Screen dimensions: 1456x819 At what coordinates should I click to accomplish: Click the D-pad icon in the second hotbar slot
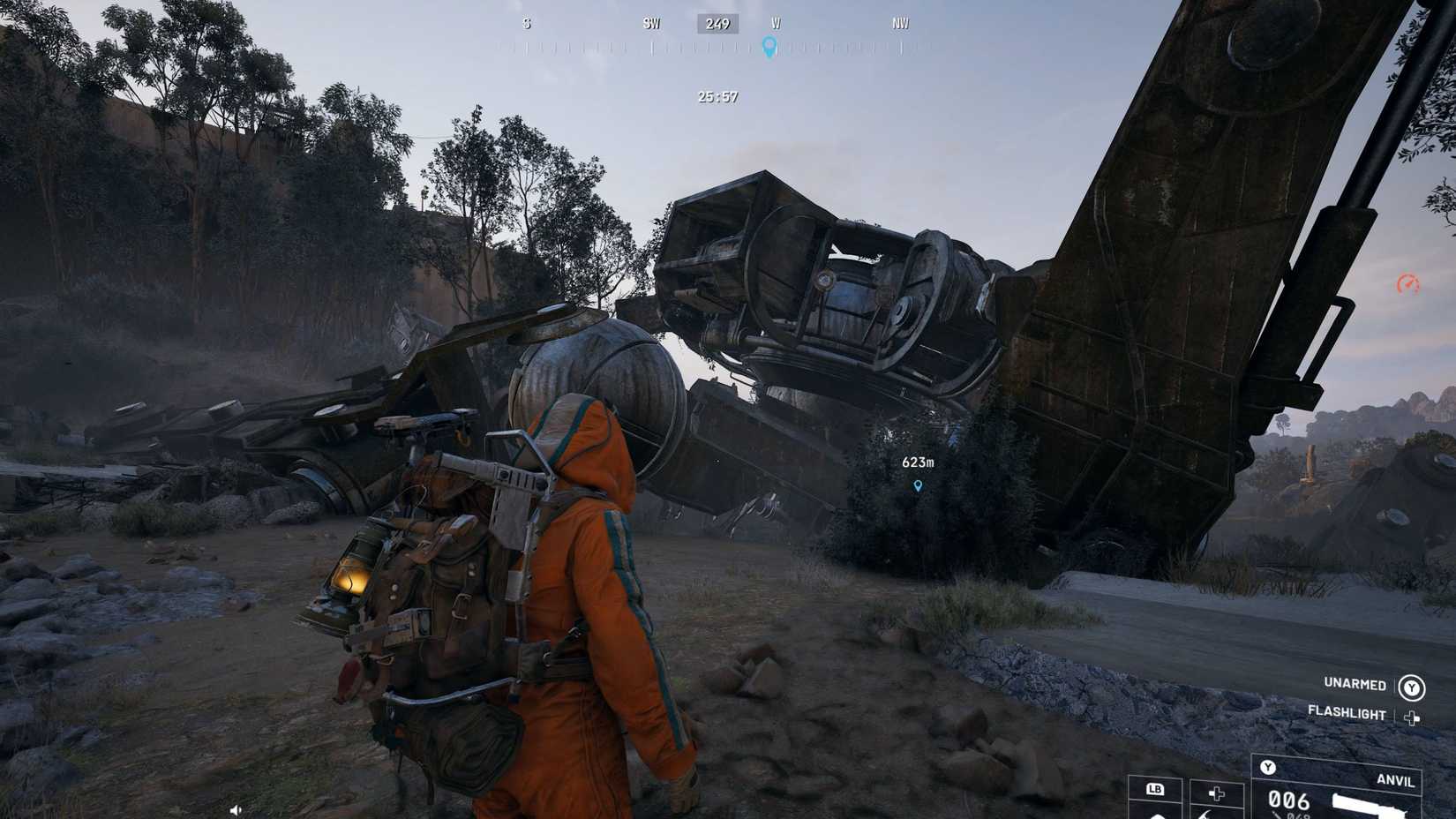[x=1217, y=793]
